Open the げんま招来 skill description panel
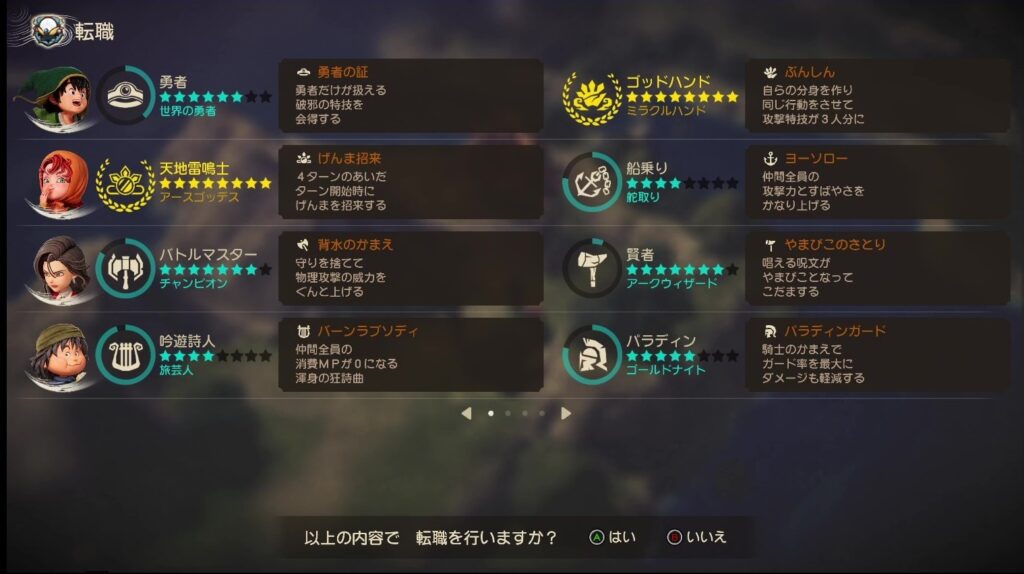This screenshot has width=1024, height=574. point(410,182)
